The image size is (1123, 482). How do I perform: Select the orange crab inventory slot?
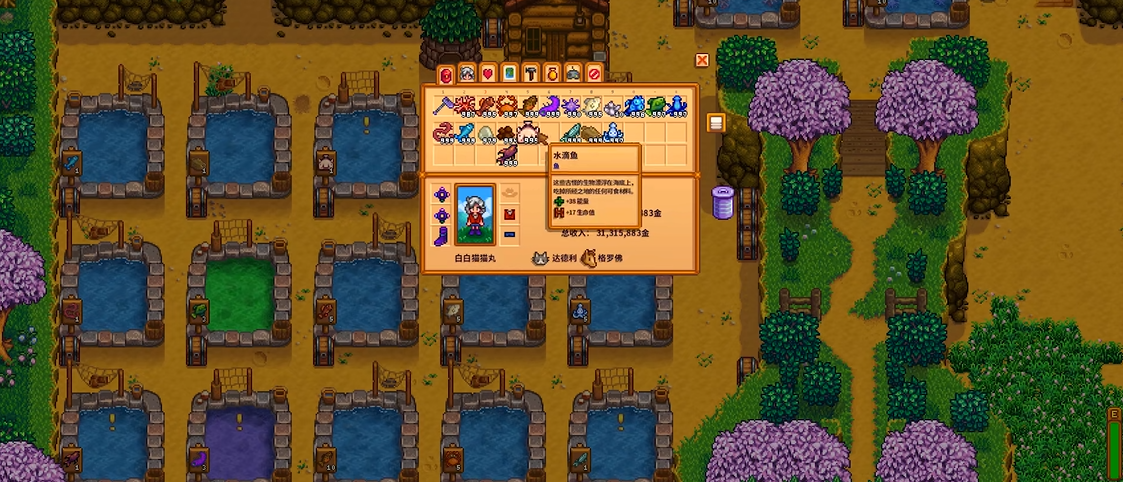[508, 105]
